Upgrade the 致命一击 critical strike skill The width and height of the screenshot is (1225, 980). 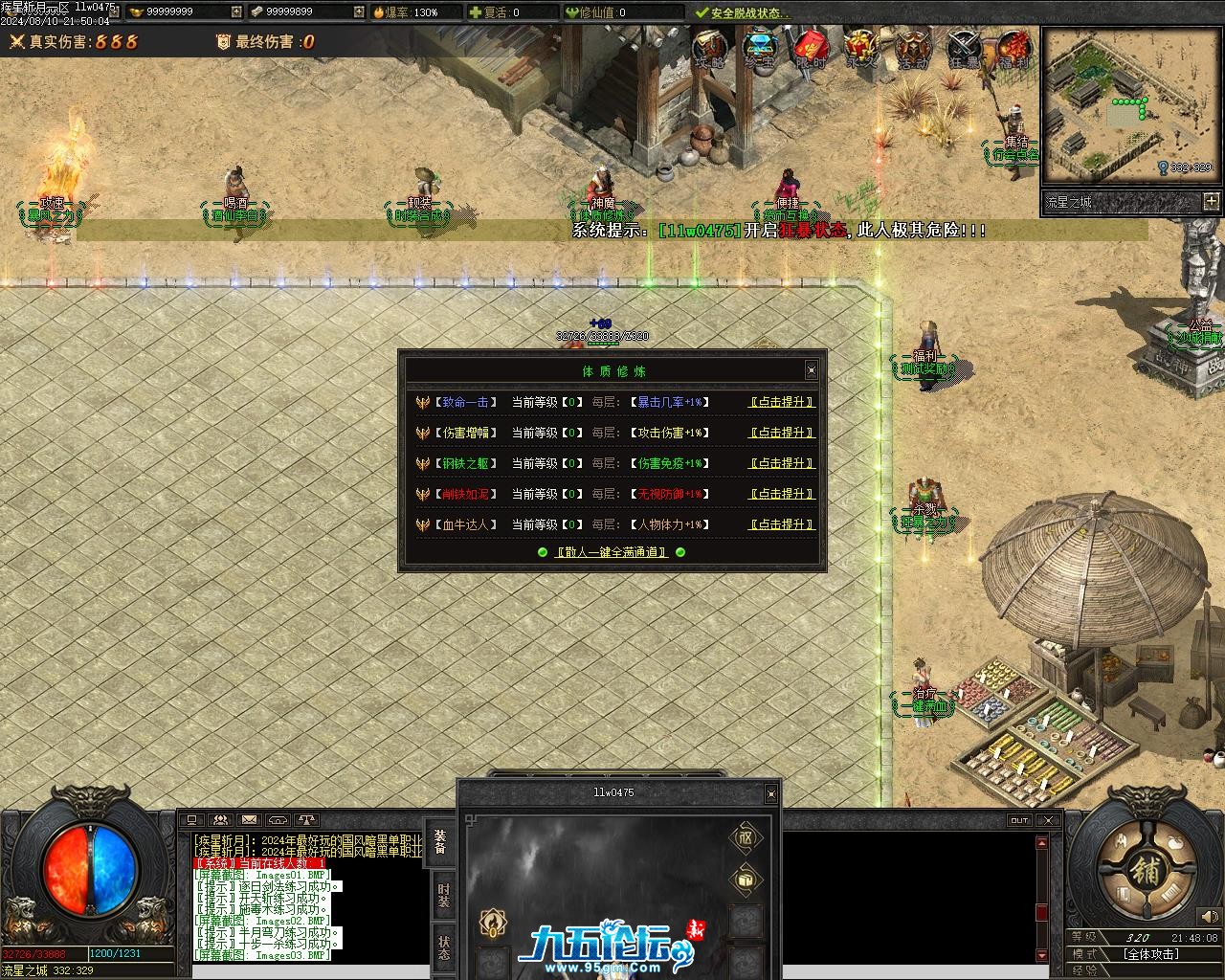[781, 403]
